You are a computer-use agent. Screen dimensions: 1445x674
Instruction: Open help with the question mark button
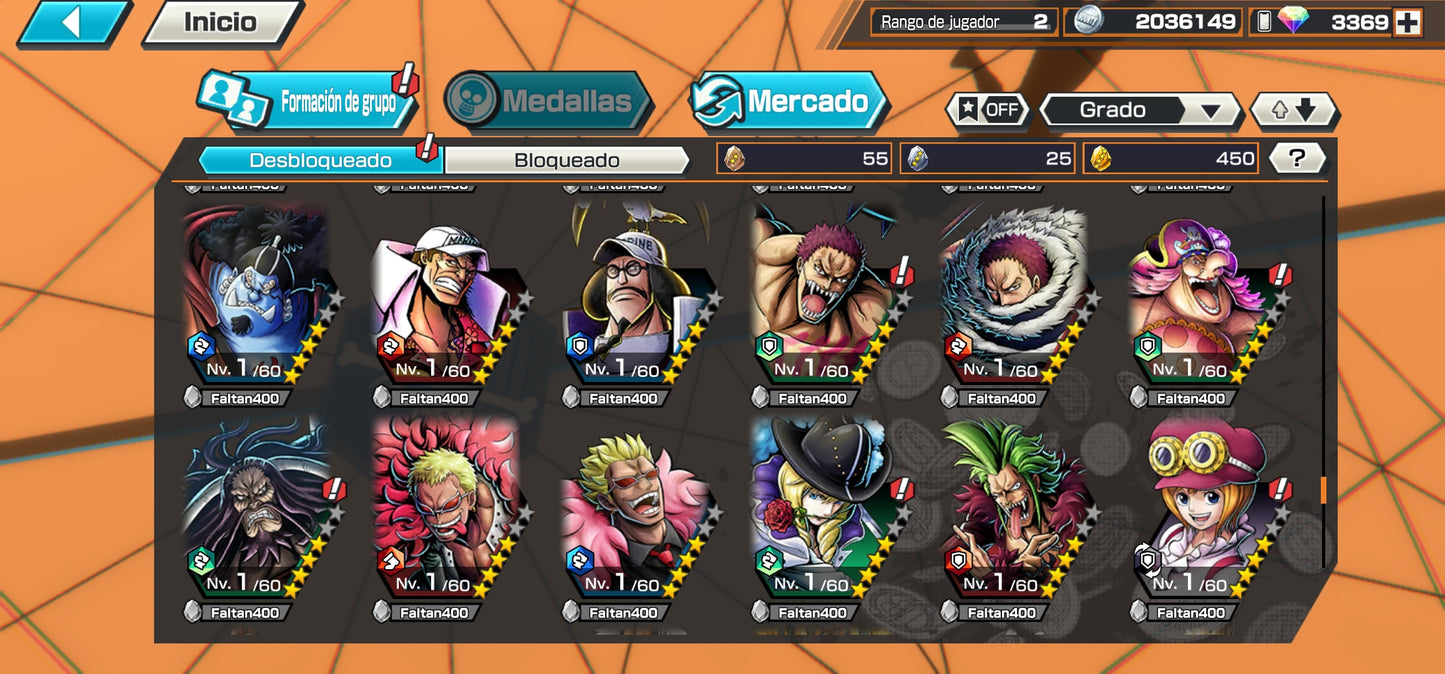pos(1297,158)
